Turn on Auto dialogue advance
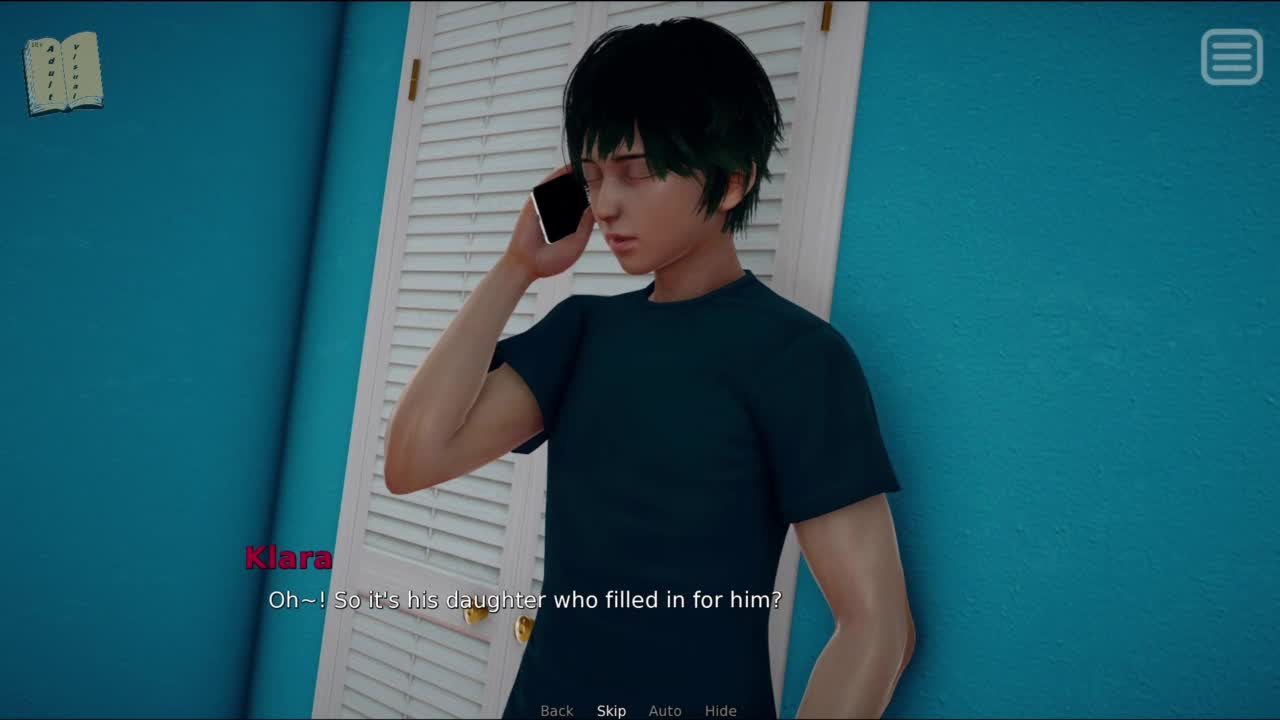 665,711
